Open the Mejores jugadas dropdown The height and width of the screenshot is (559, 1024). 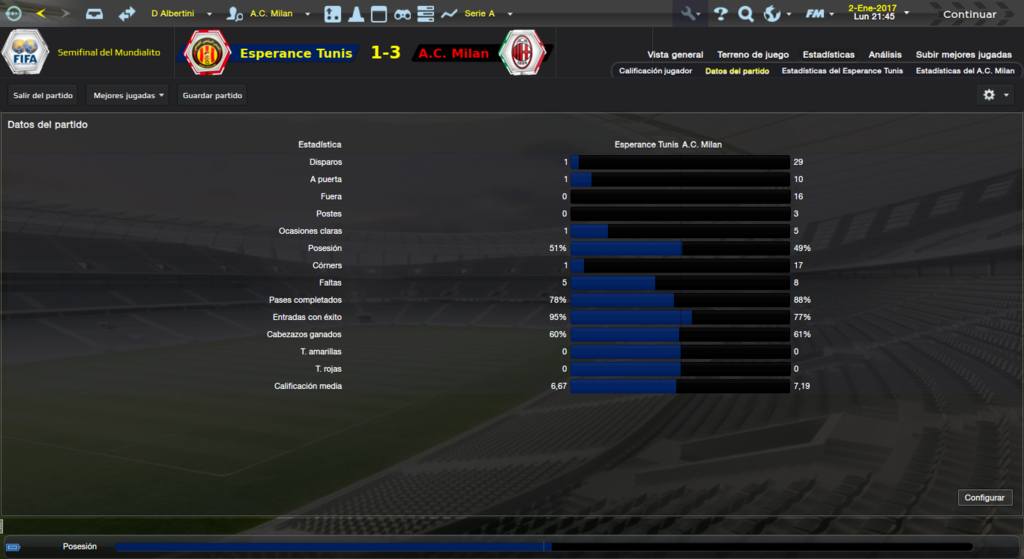point(128,96)
